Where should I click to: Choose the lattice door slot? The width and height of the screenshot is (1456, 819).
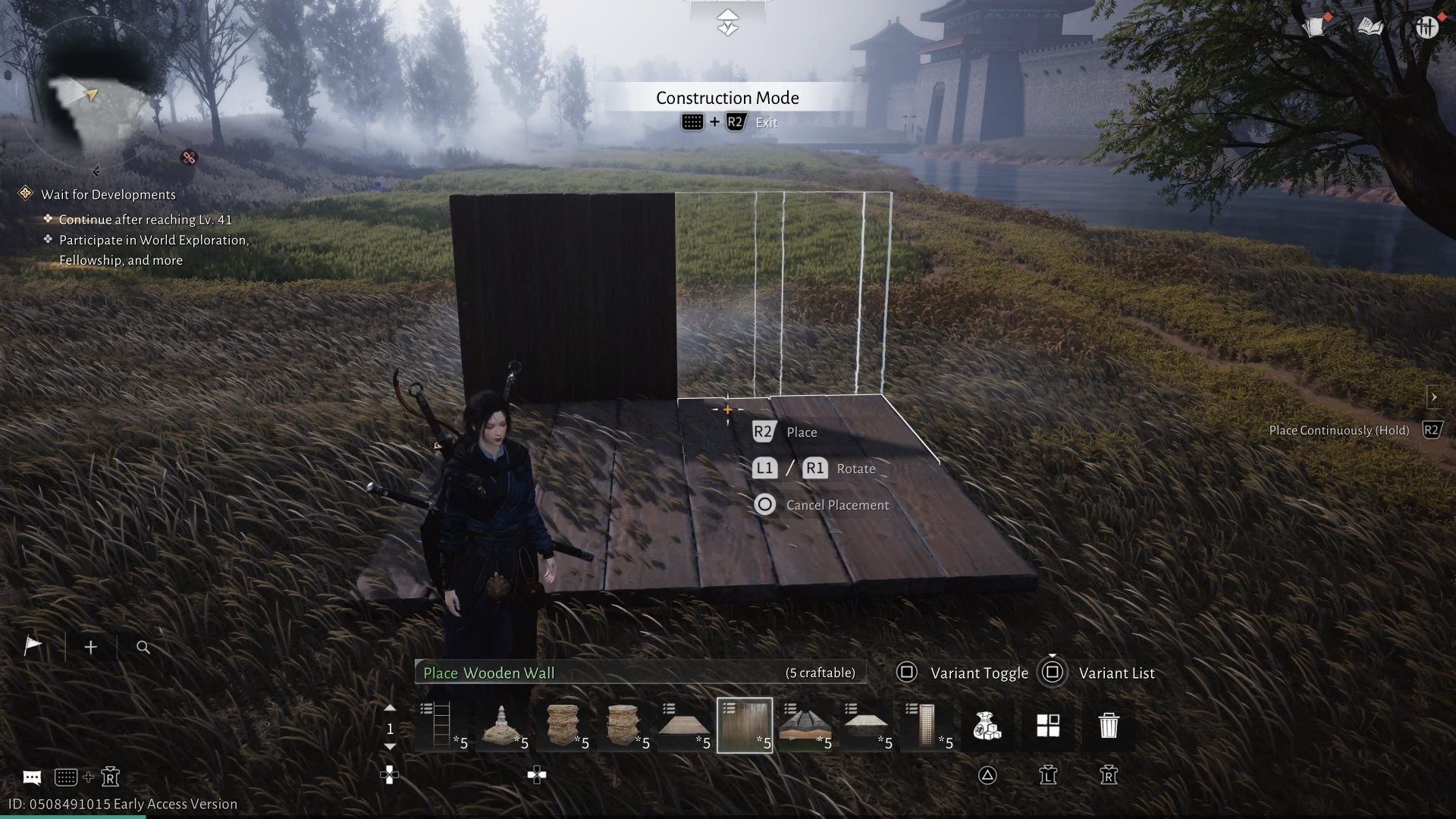[x=927, y=726]
